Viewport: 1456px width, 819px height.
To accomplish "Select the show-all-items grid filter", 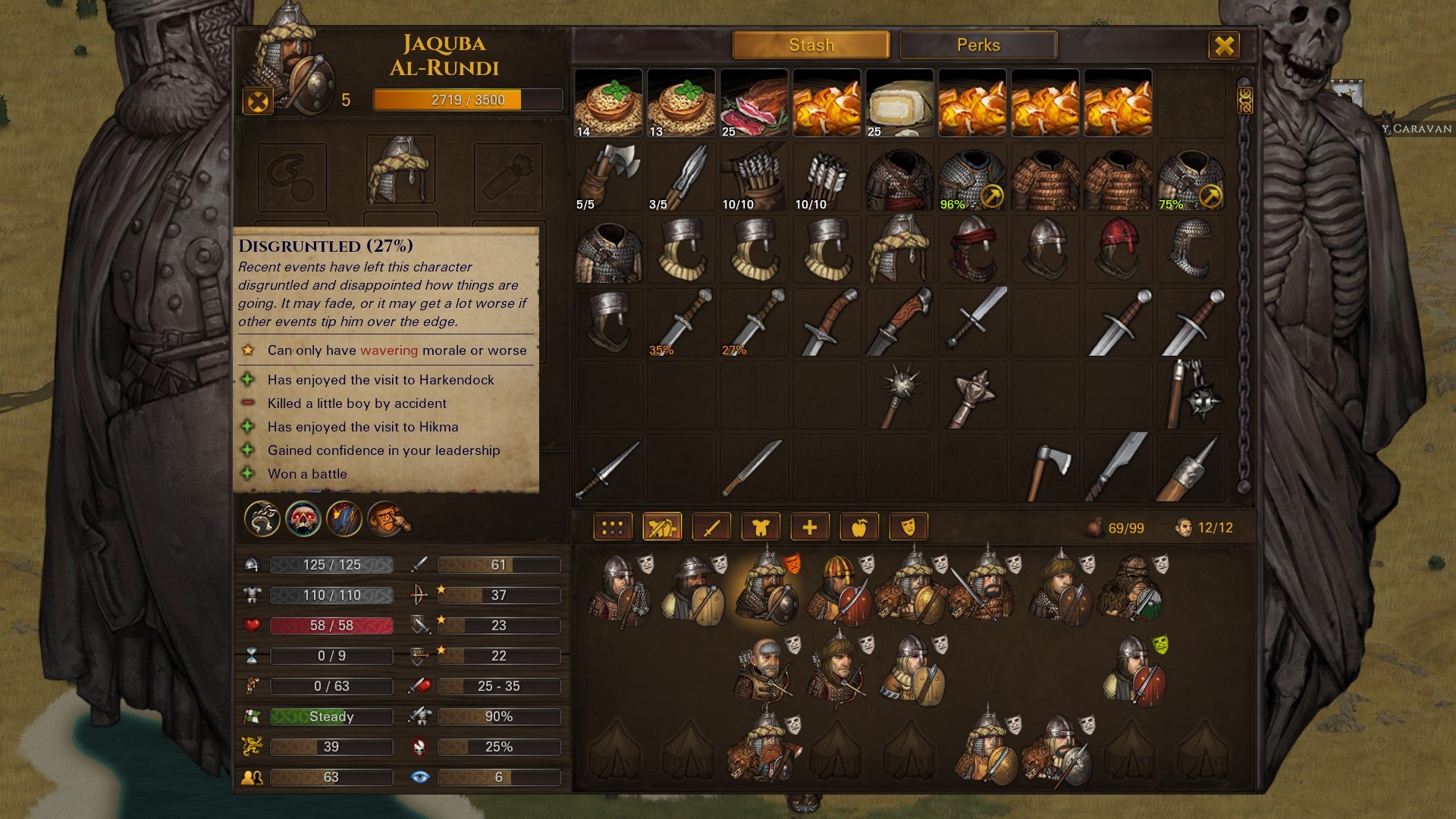I will coord(614,526).
